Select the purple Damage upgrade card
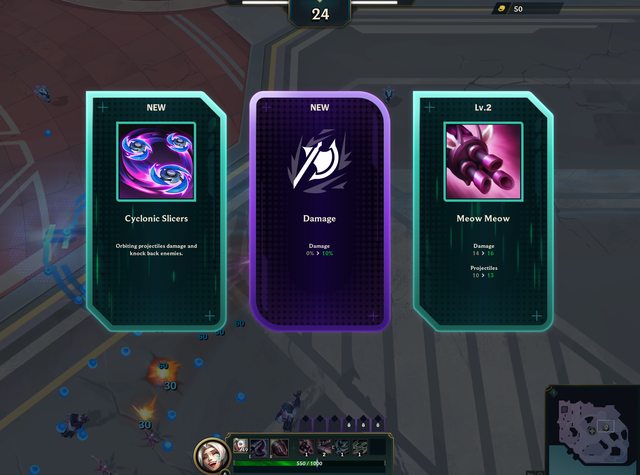The width and height of the screenshot is (640, 475). click(318, 210)
